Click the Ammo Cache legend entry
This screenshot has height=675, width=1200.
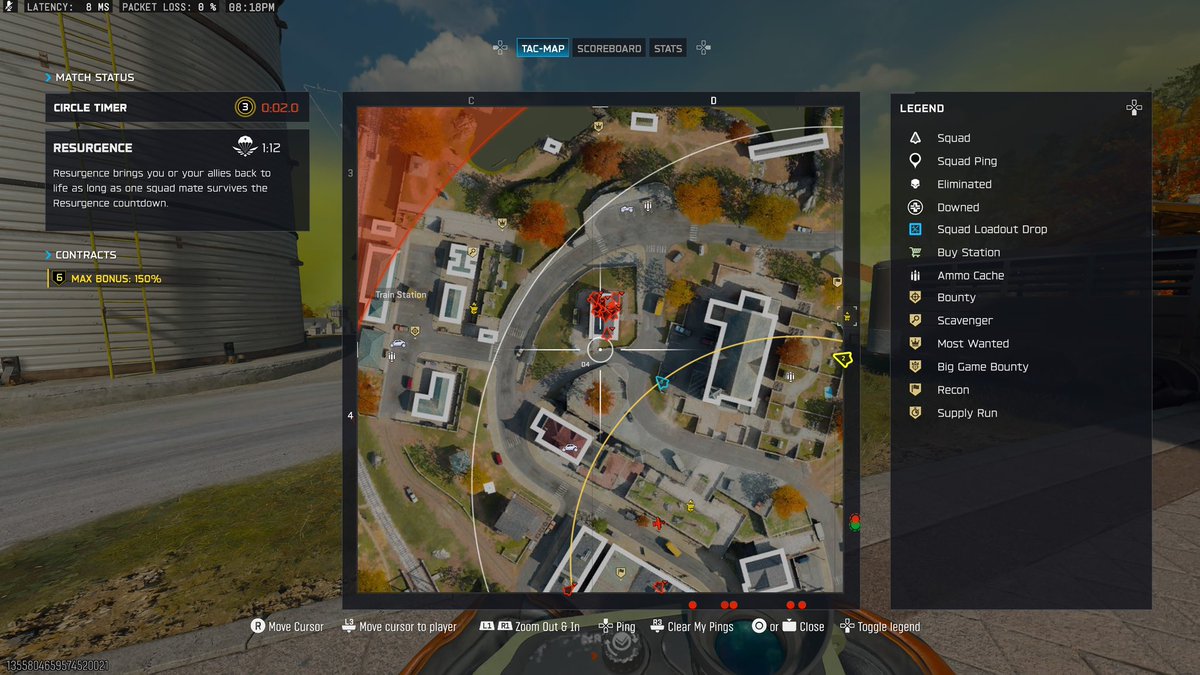[x=970, y=275]
